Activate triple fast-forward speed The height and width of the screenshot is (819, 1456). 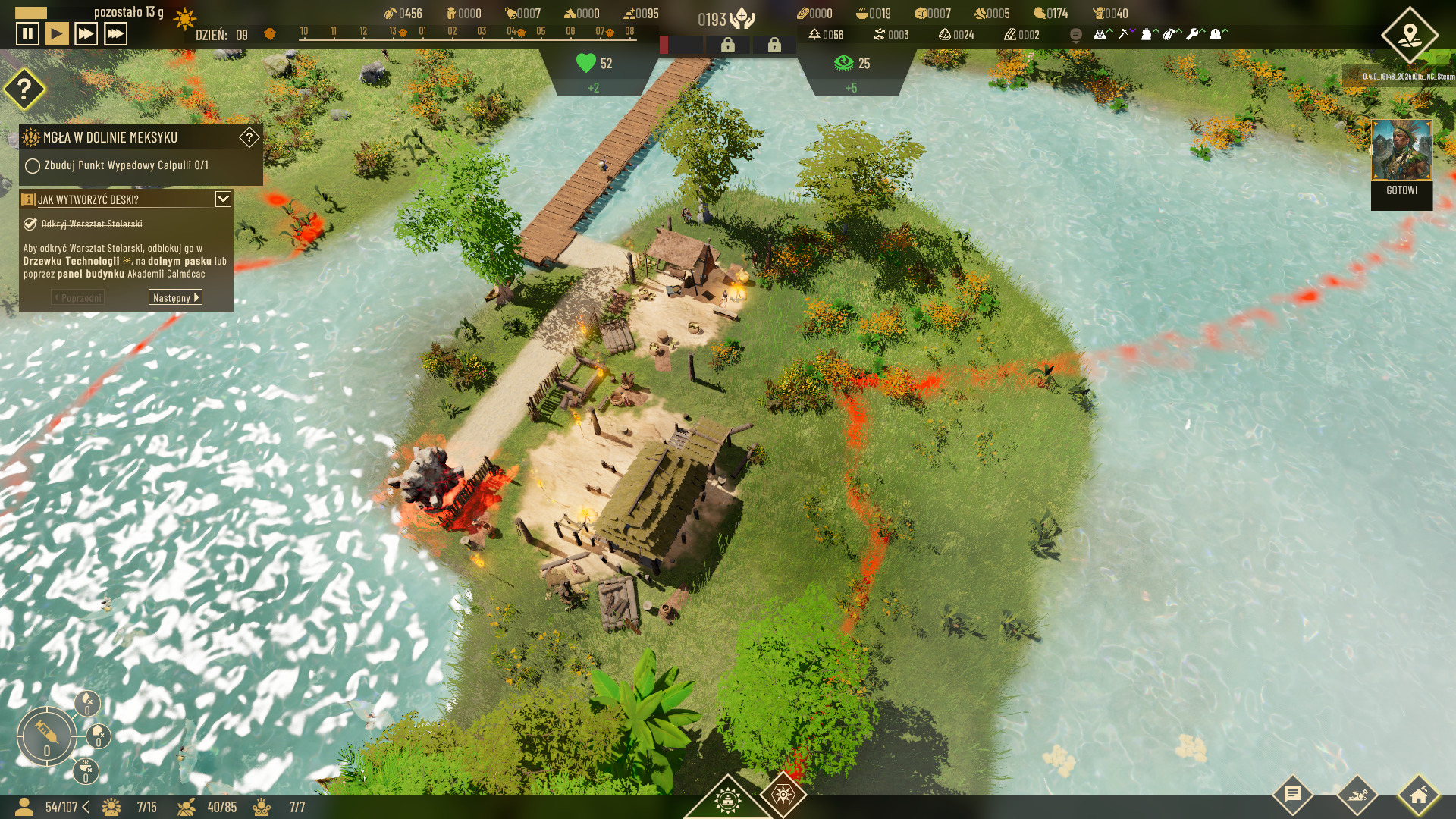point(115,34)
